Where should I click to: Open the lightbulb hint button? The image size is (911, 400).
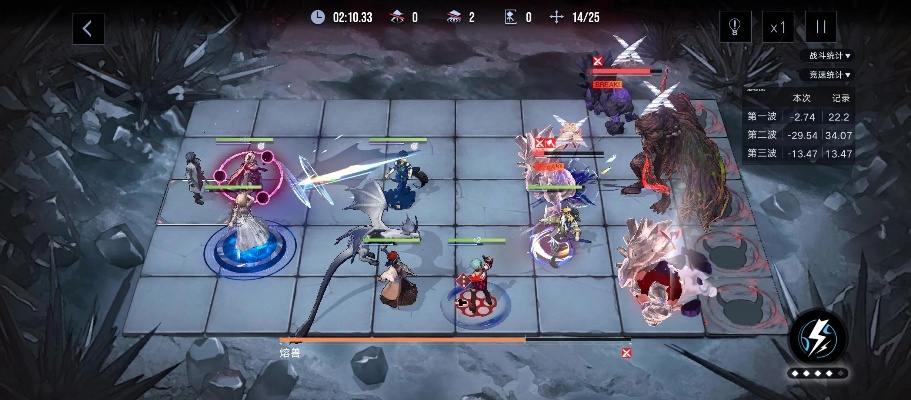pyautogui.click(x=735, y=28)
